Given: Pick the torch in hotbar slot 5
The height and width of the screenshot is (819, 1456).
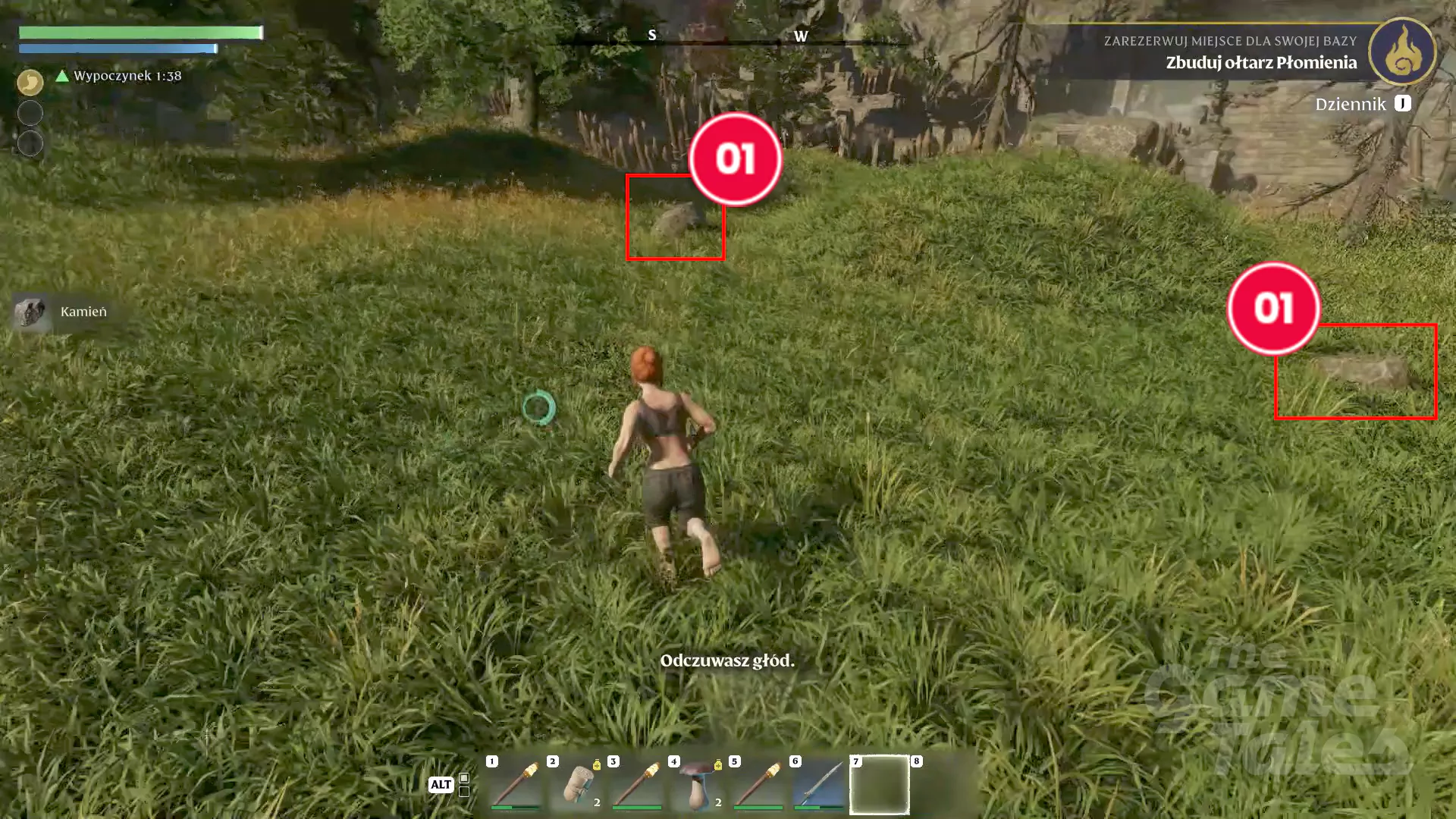Looking at the screenshot, I should tap(758, 784).
